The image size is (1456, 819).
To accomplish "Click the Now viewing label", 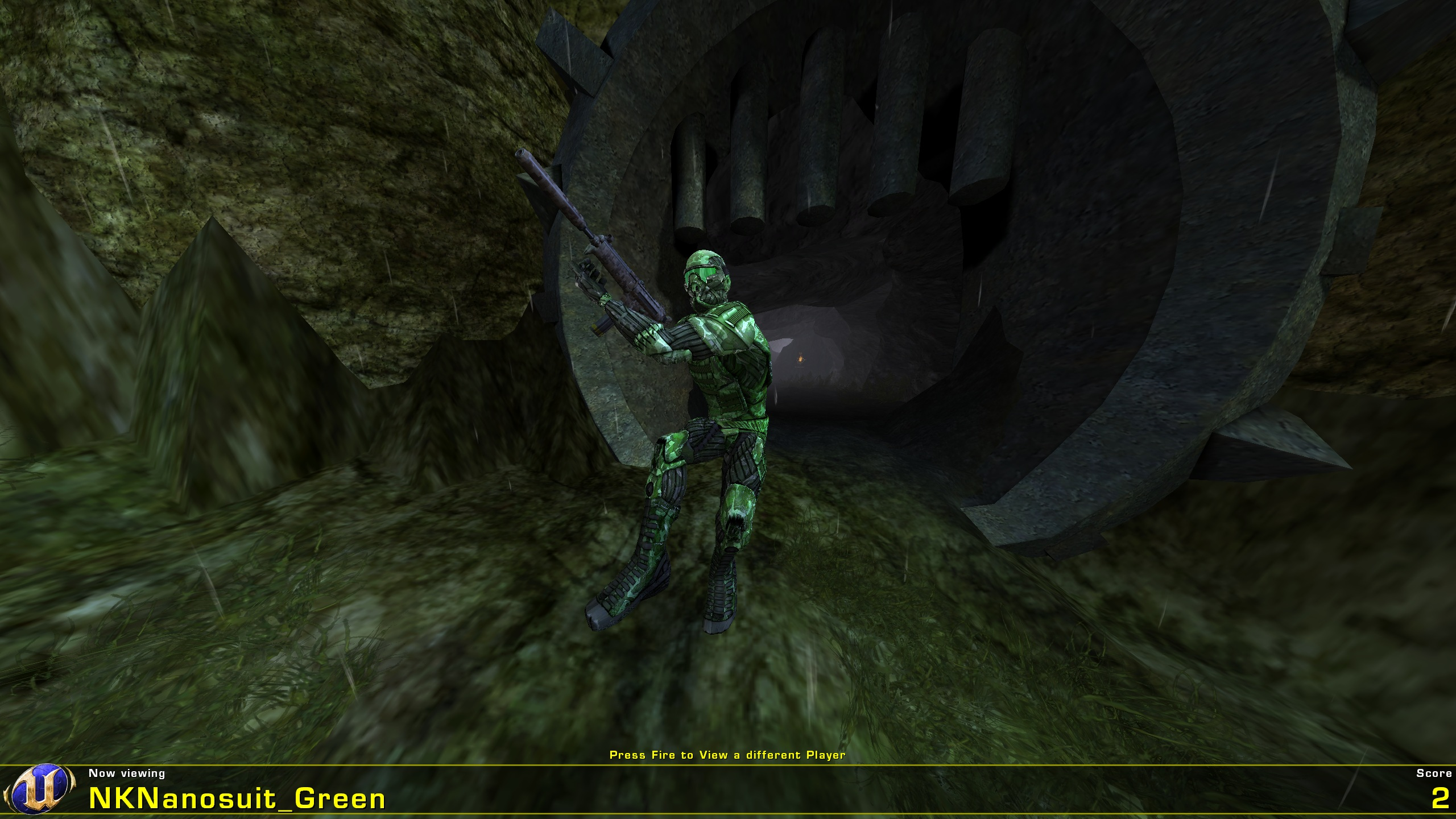I will coord(126,773).
